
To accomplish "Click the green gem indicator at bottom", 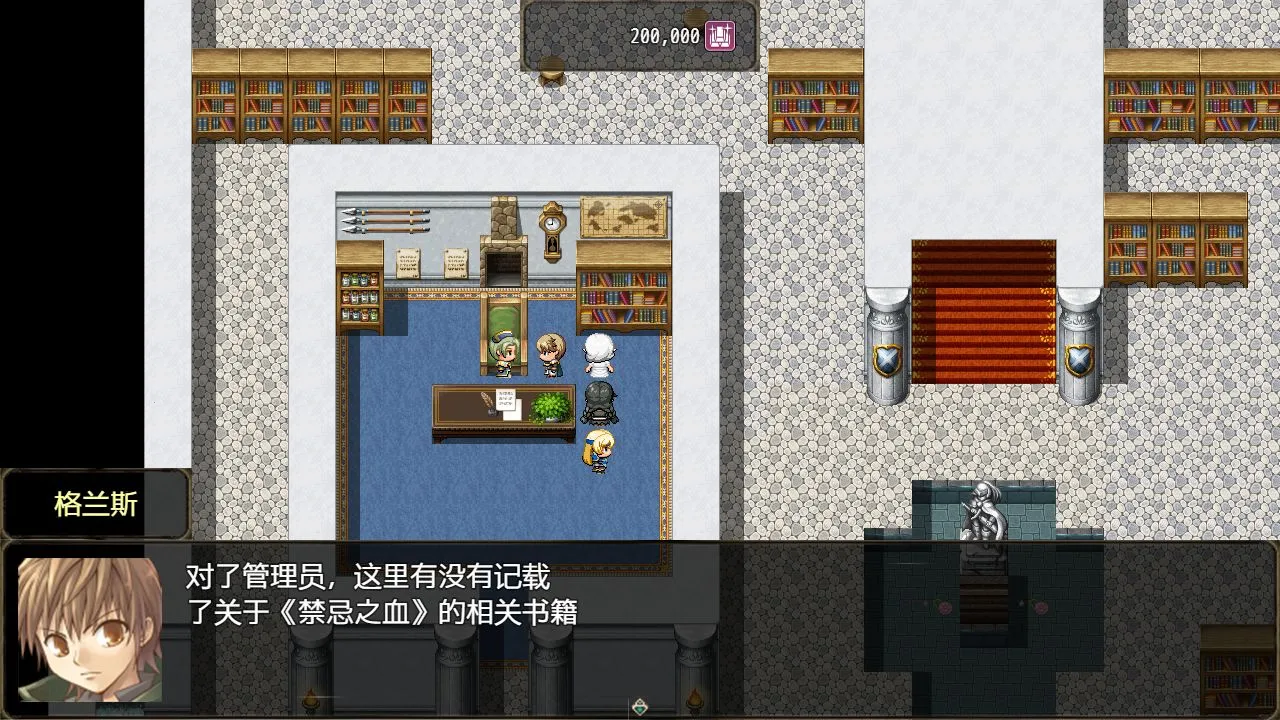I will click(x=637, y=706).
